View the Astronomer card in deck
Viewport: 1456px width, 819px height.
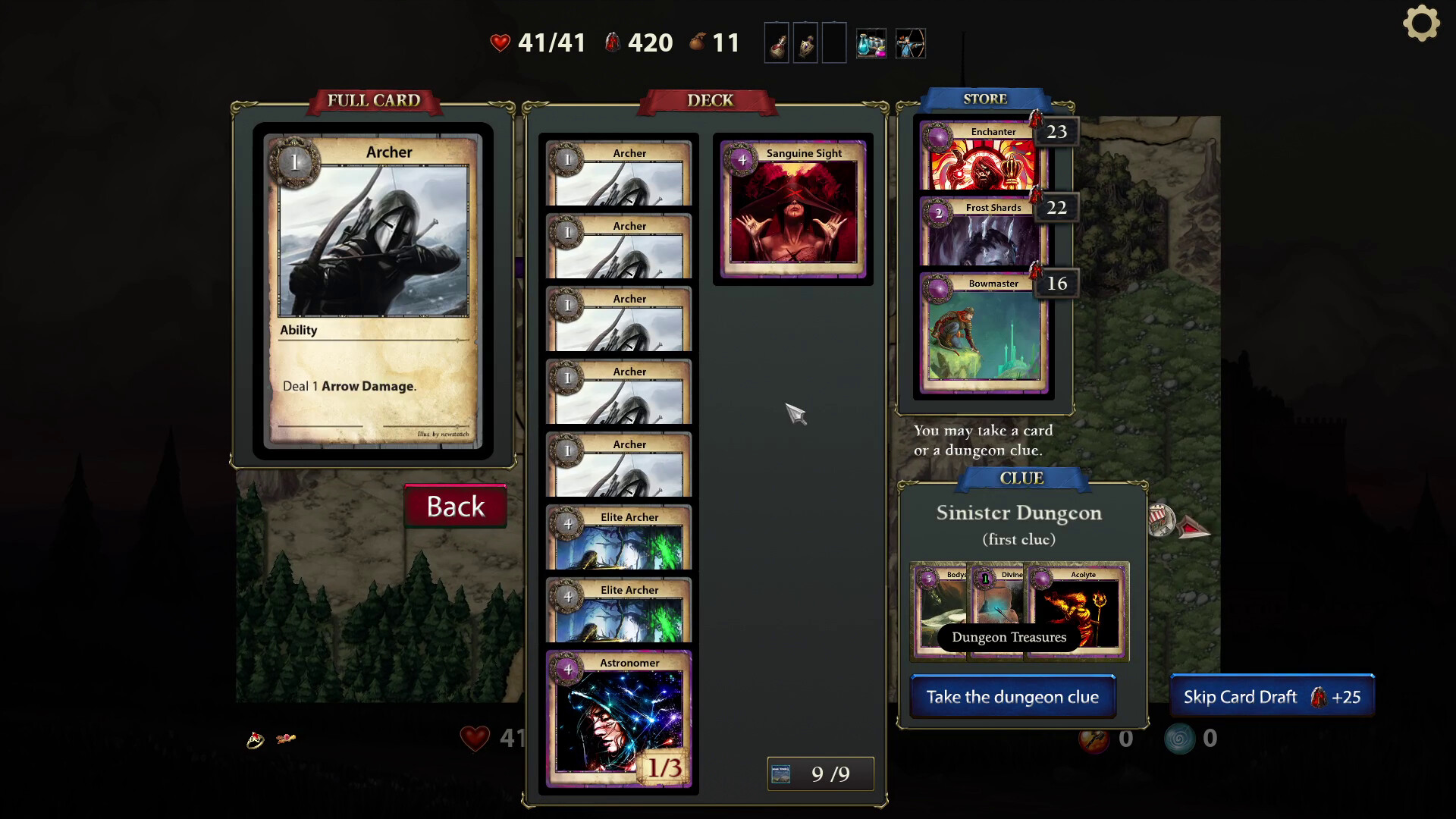coord(618,718)
